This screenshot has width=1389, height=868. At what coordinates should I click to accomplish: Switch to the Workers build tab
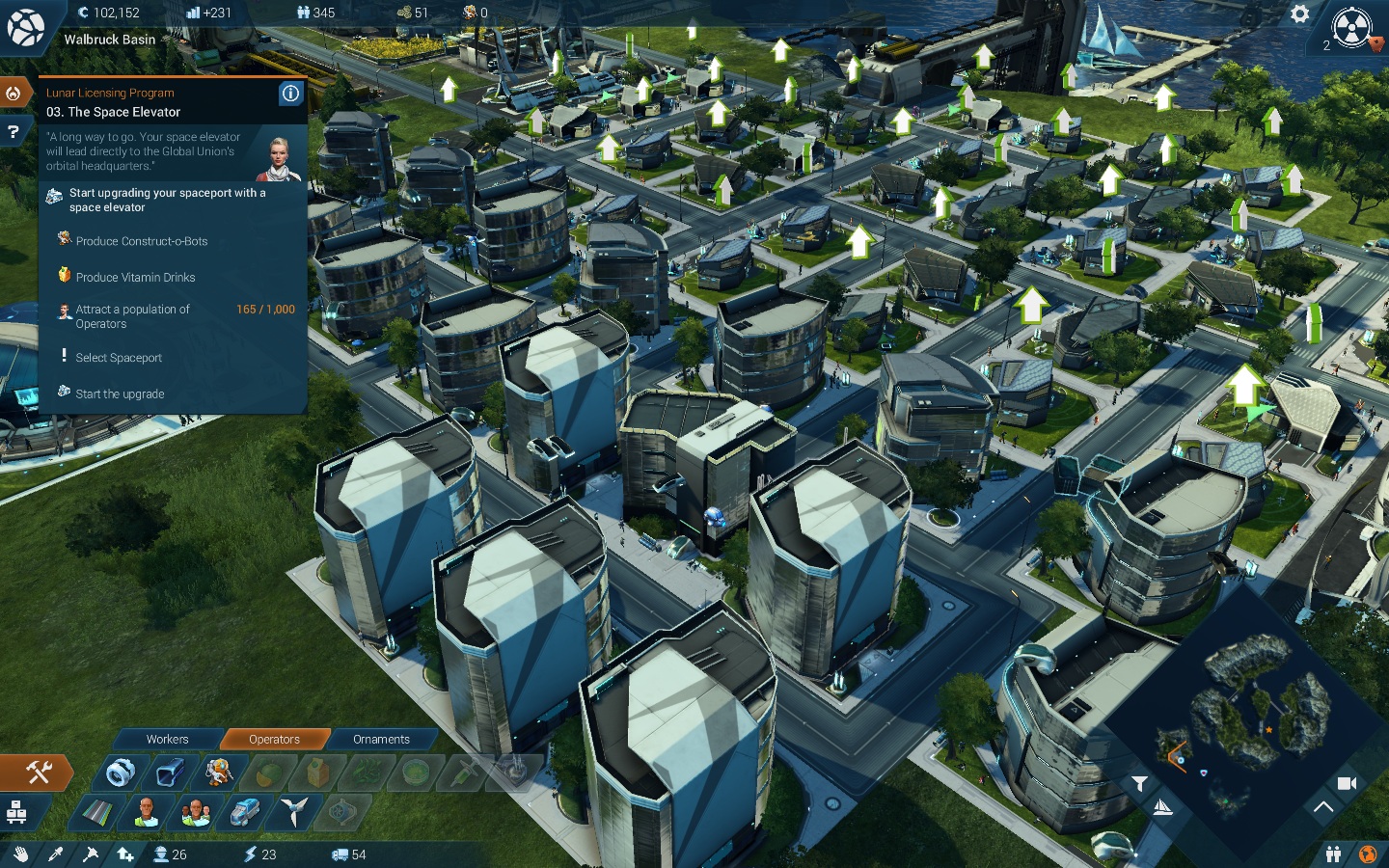167,740
